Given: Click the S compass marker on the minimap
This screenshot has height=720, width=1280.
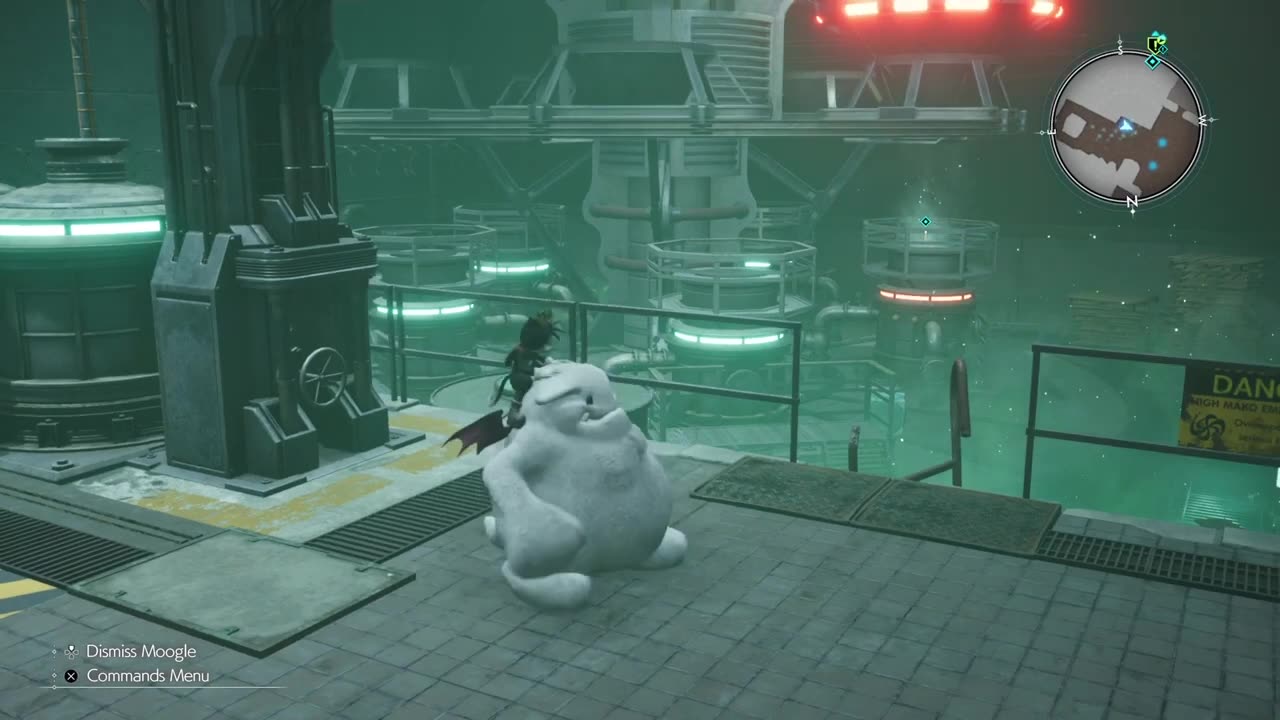Looking at the screenshot, I should (x=1120, y=49).
